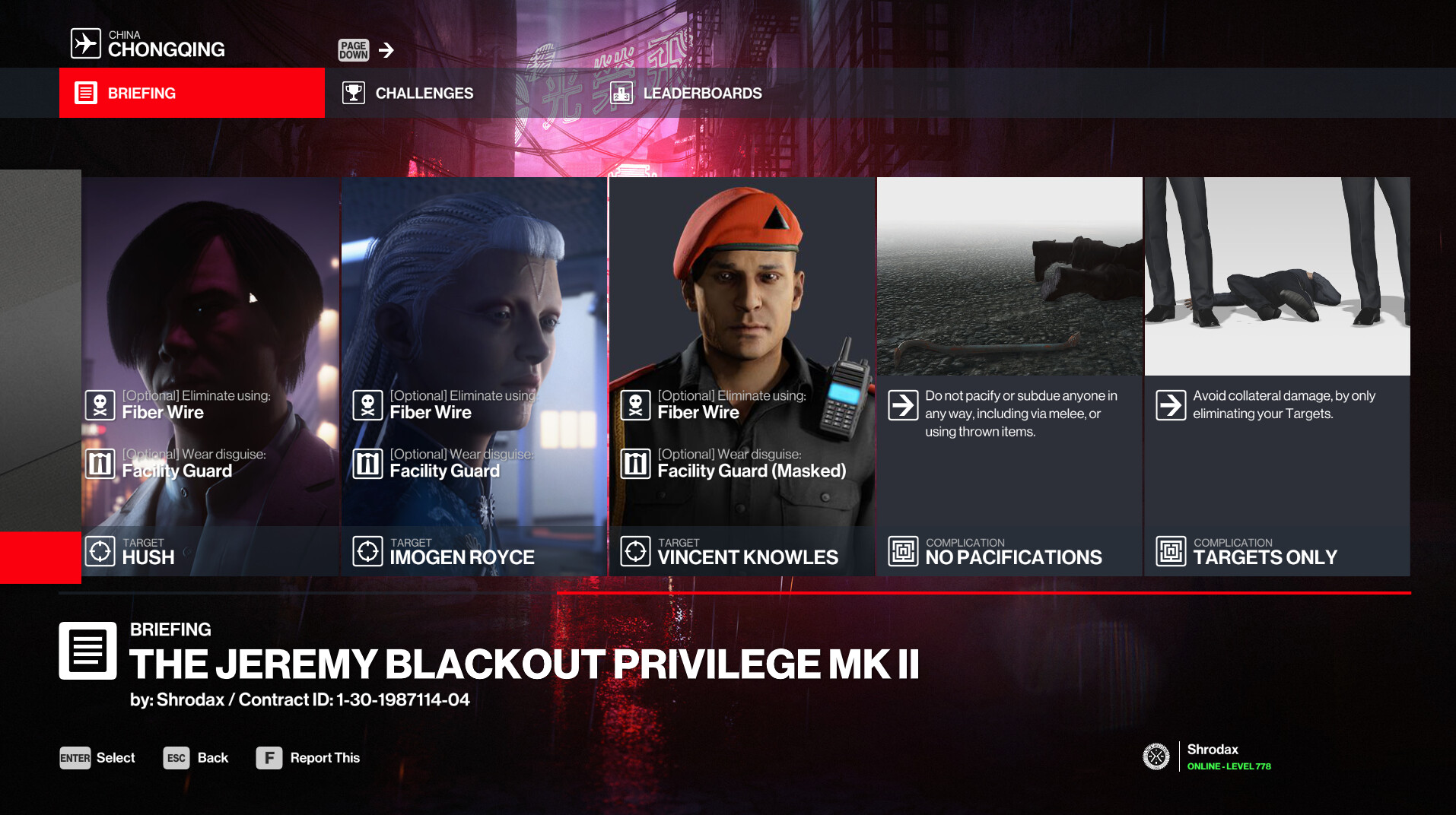
Task: View the Targets Only complication card
Action: 1277,376
